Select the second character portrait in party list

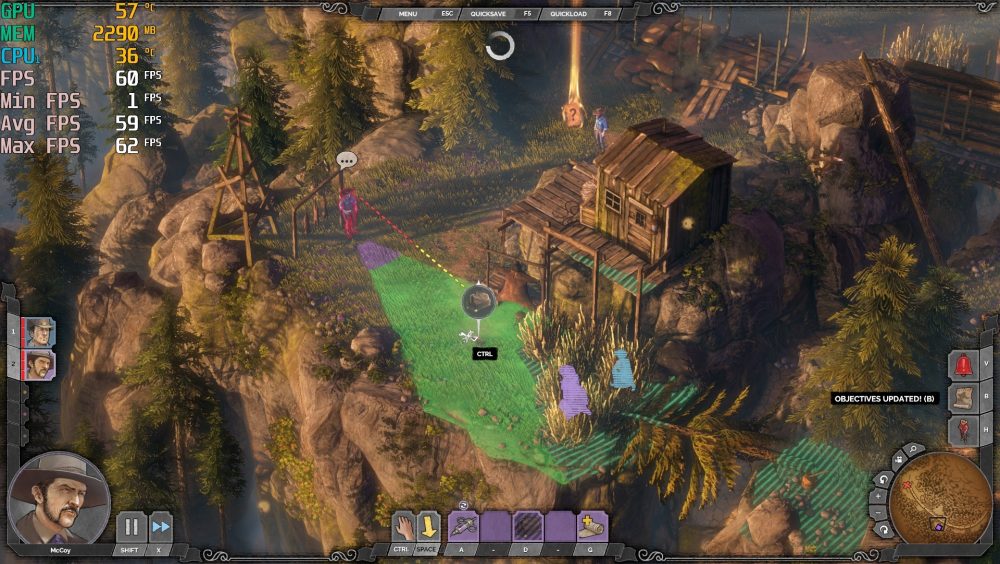(40, 364)
